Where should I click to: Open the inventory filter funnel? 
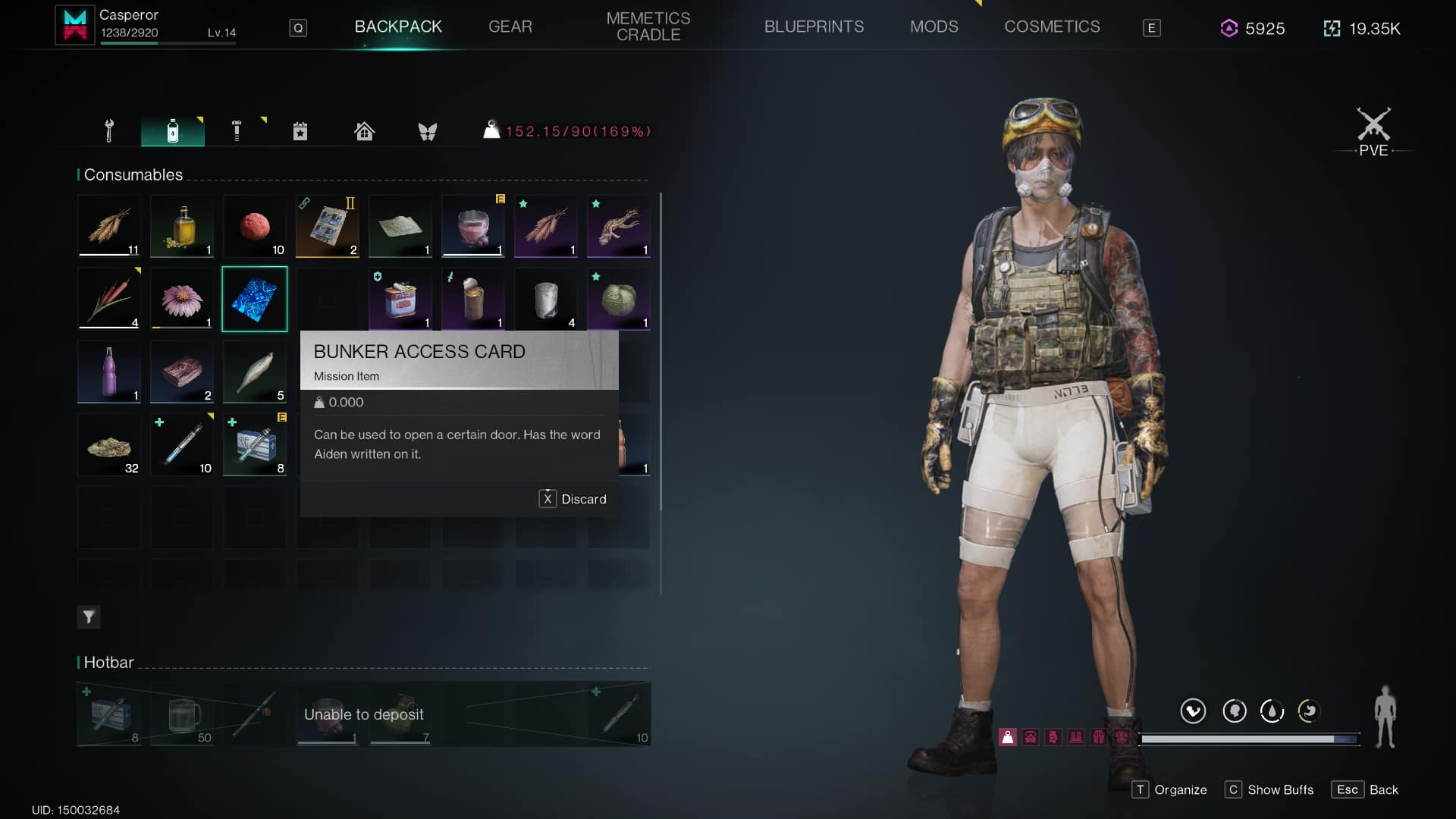89,617
